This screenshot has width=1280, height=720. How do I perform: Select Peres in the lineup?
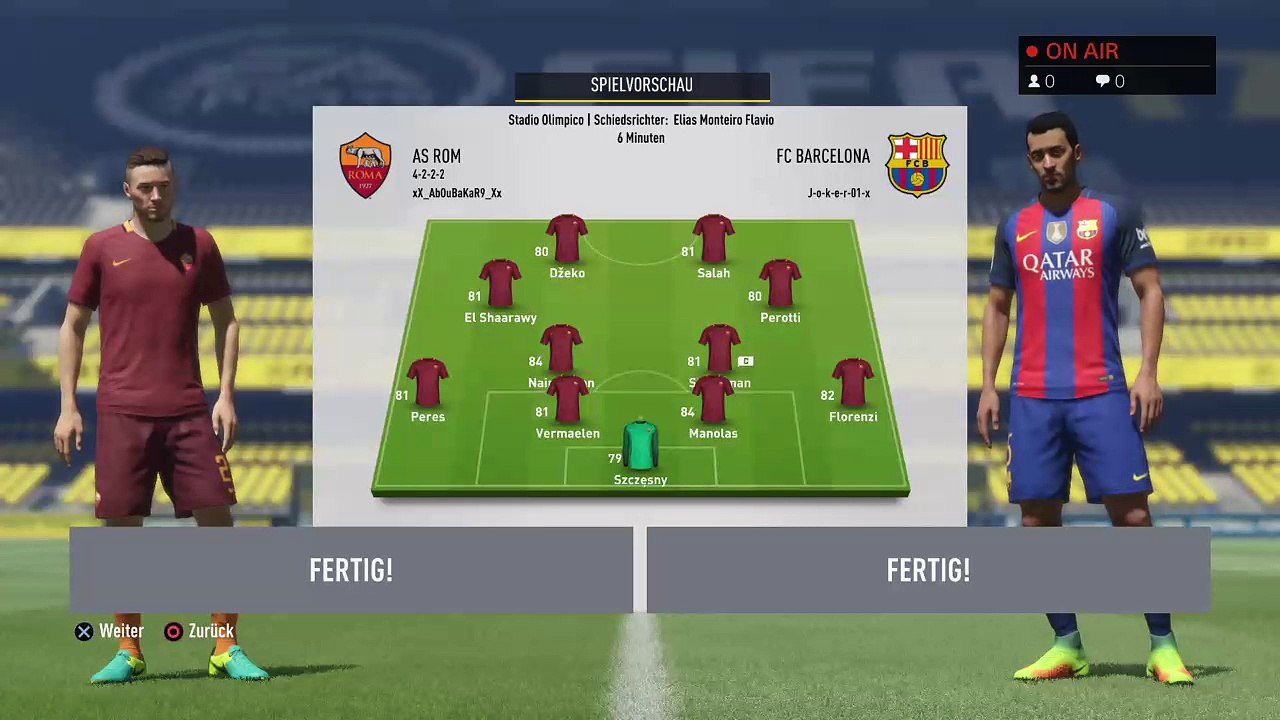click(428, 385)
